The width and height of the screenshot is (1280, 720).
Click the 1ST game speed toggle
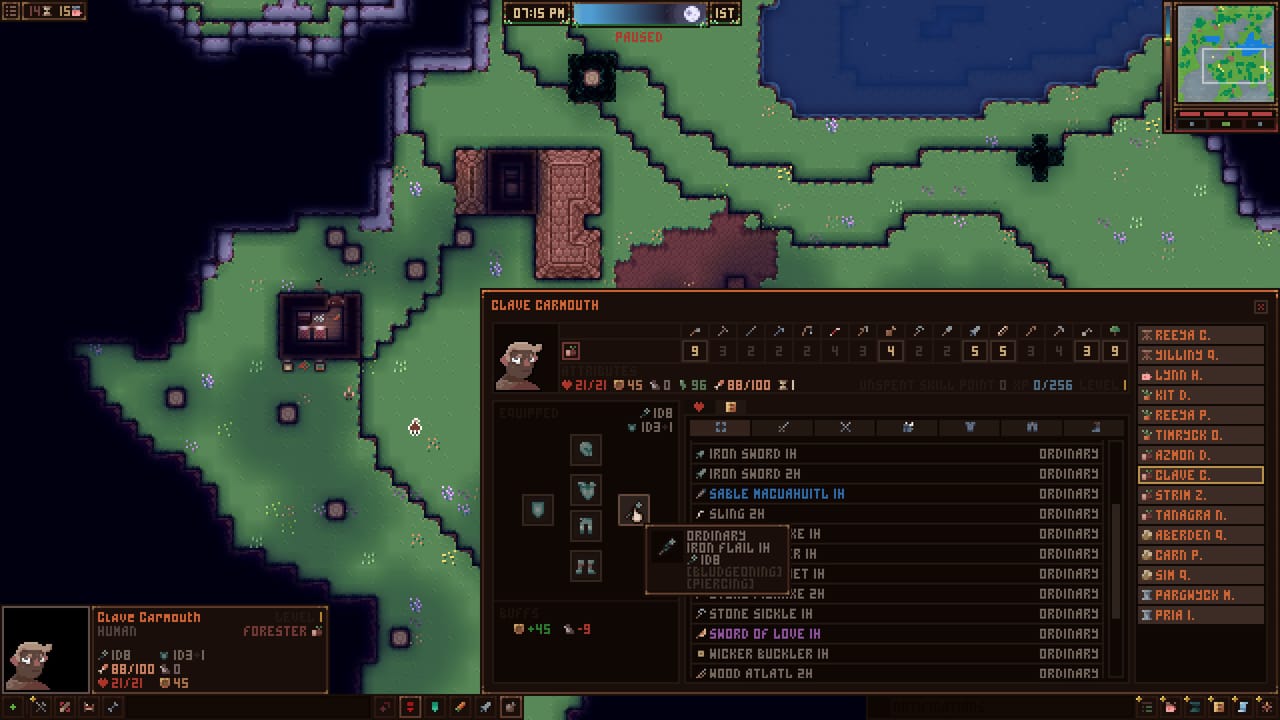pos(724,13)
